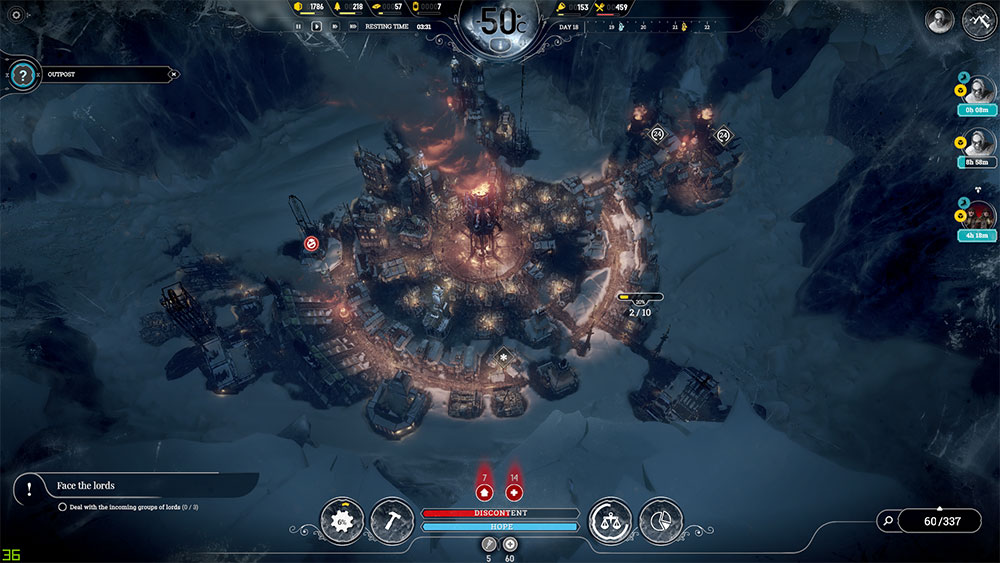Image resolution: width=1000 pixels, height=563 pixels.
Task: Open the settings cog in top-left corner
Action: (x=16, y=15)
